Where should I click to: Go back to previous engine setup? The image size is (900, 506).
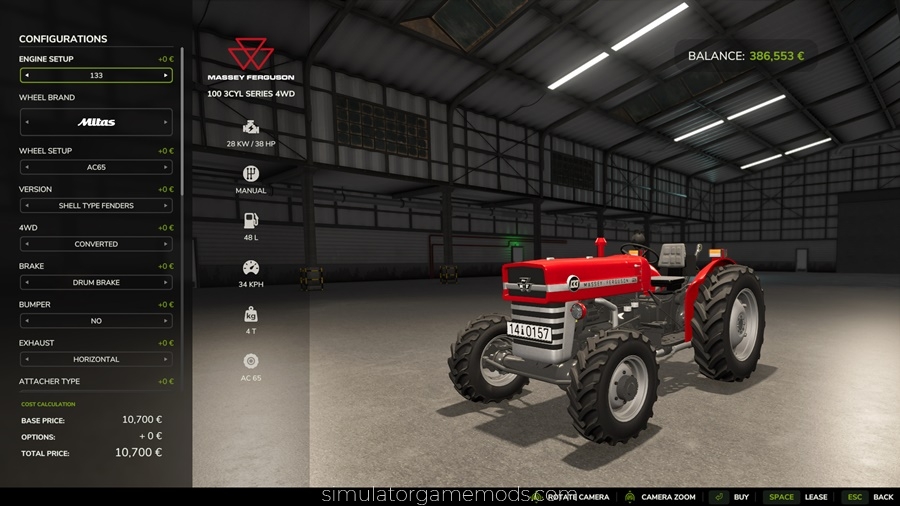[26, 75]
